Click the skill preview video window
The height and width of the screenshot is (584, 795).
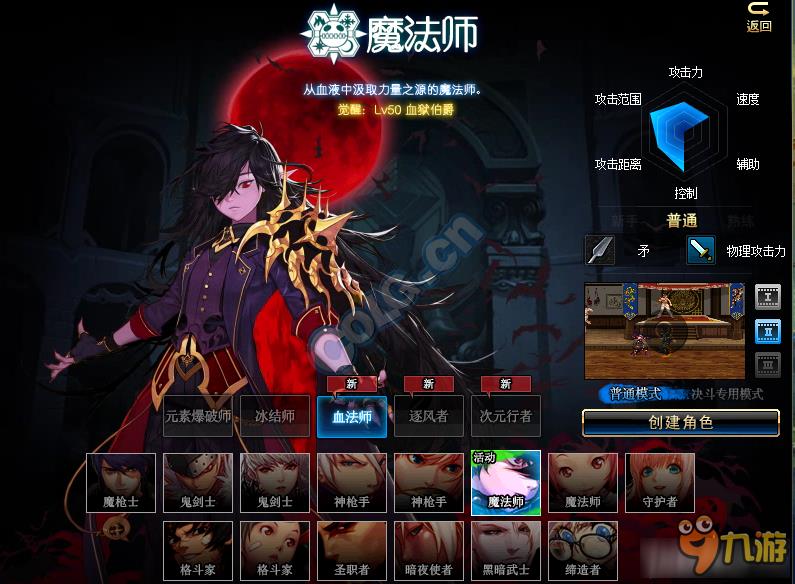point(665,330)
